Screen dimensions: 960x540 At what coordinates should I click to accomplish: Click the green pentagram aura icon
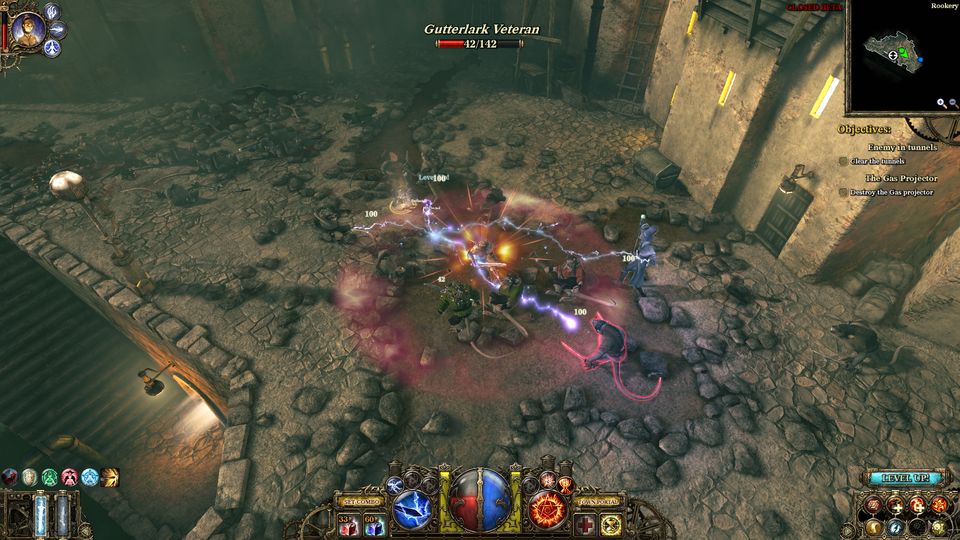[x=49, y=476]
